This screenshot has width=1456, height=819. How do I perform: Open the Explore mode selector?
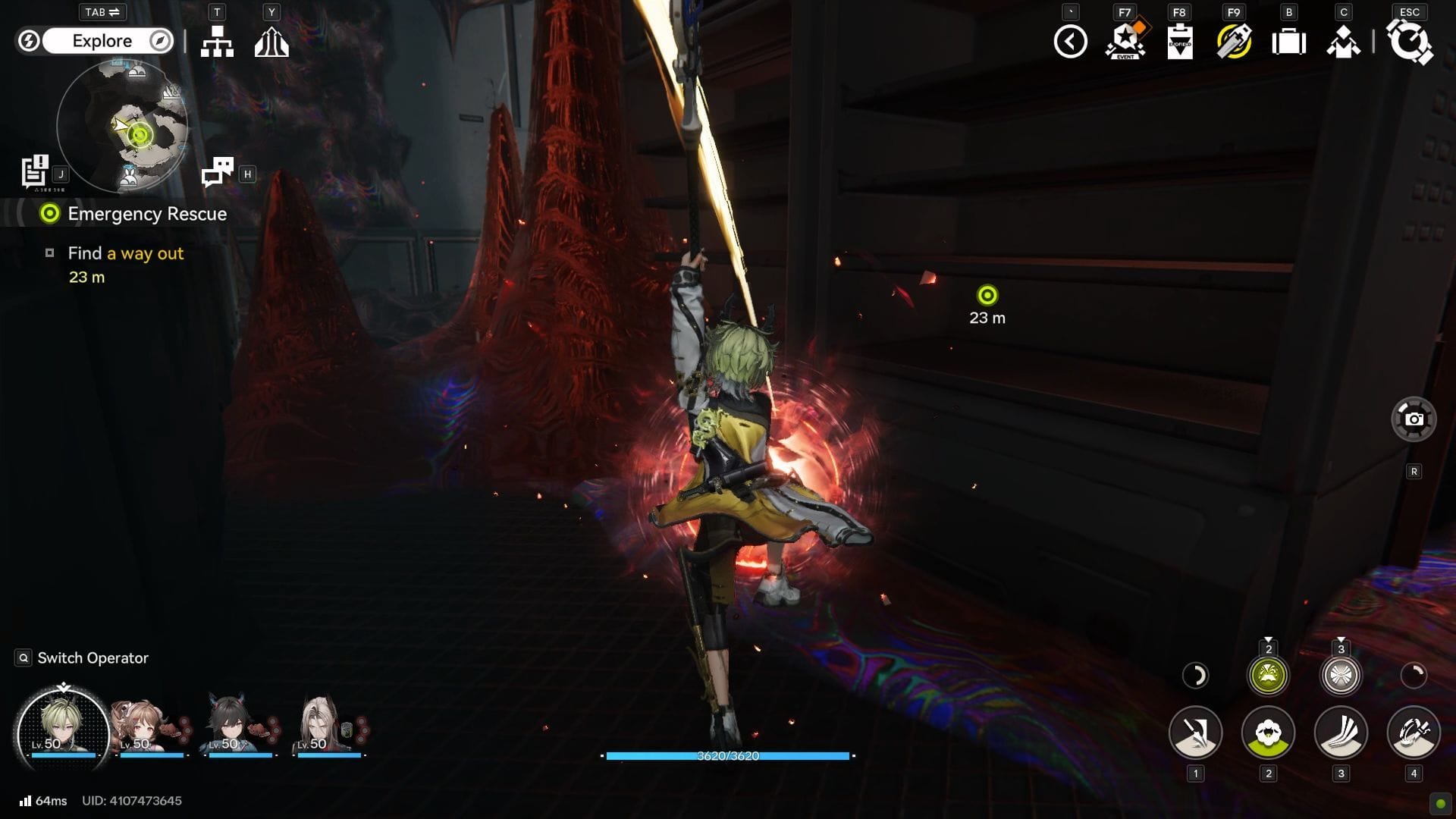(104, 41)
